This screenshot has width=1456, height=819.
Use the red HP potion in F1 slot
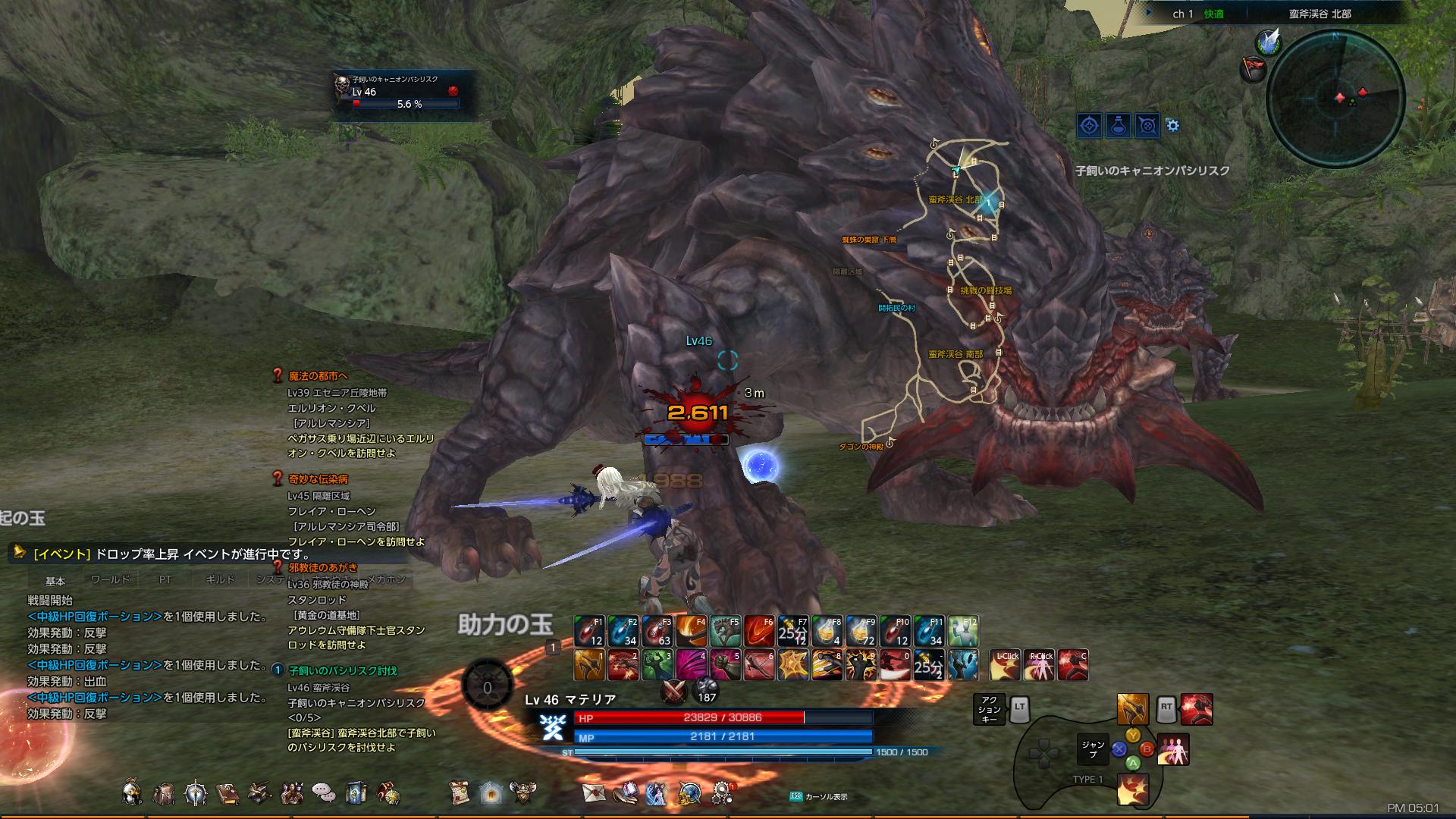click(x=588, y=631)
